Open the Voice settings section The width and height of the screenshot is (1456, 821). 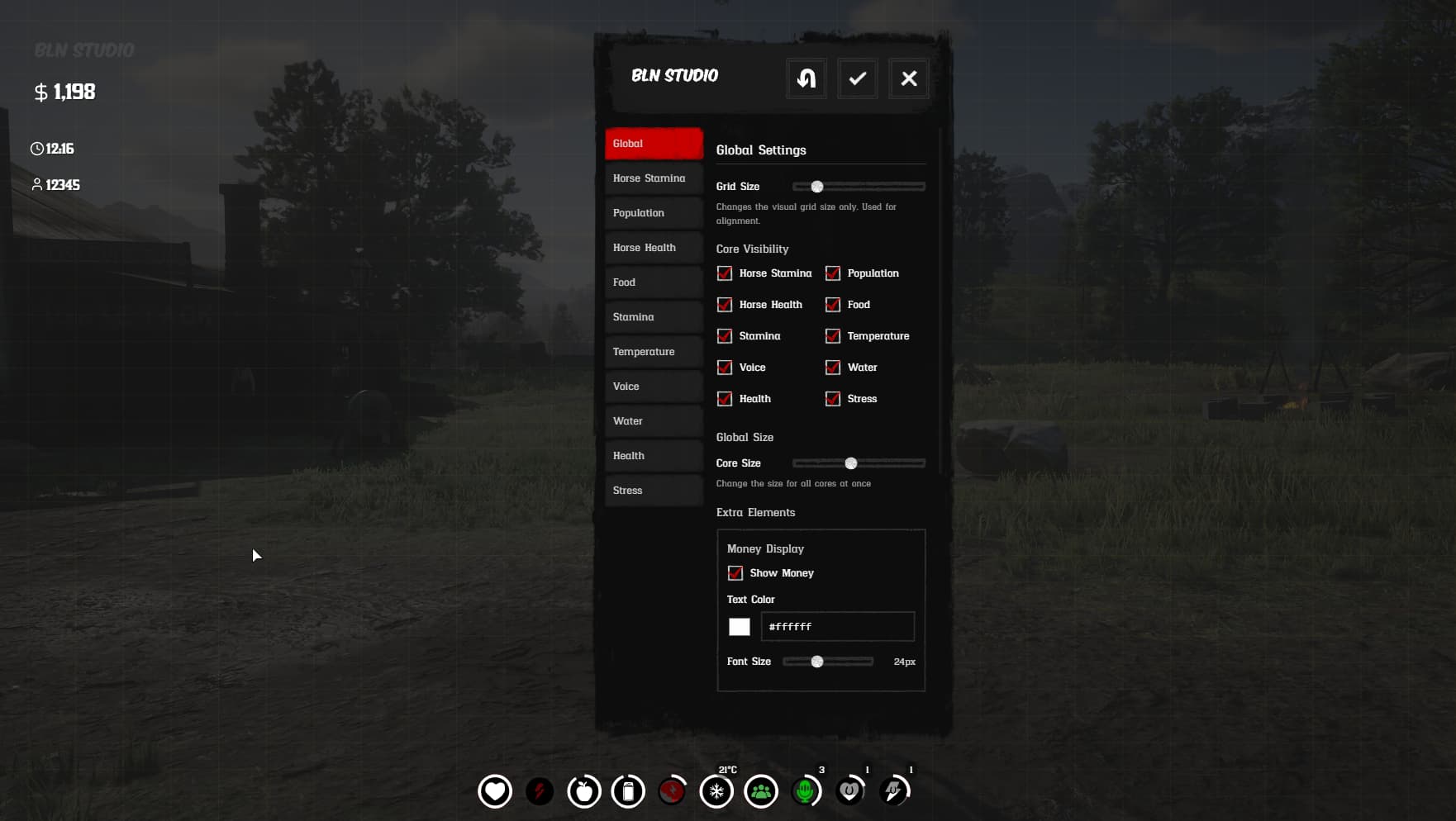point(653,386)
